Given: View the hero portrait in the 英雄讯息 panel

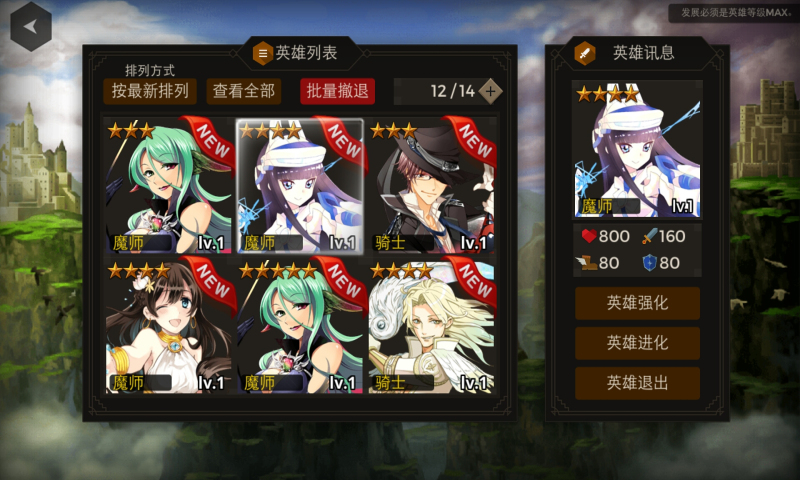Looking at the screenshot, I should [x=637, y=150].
